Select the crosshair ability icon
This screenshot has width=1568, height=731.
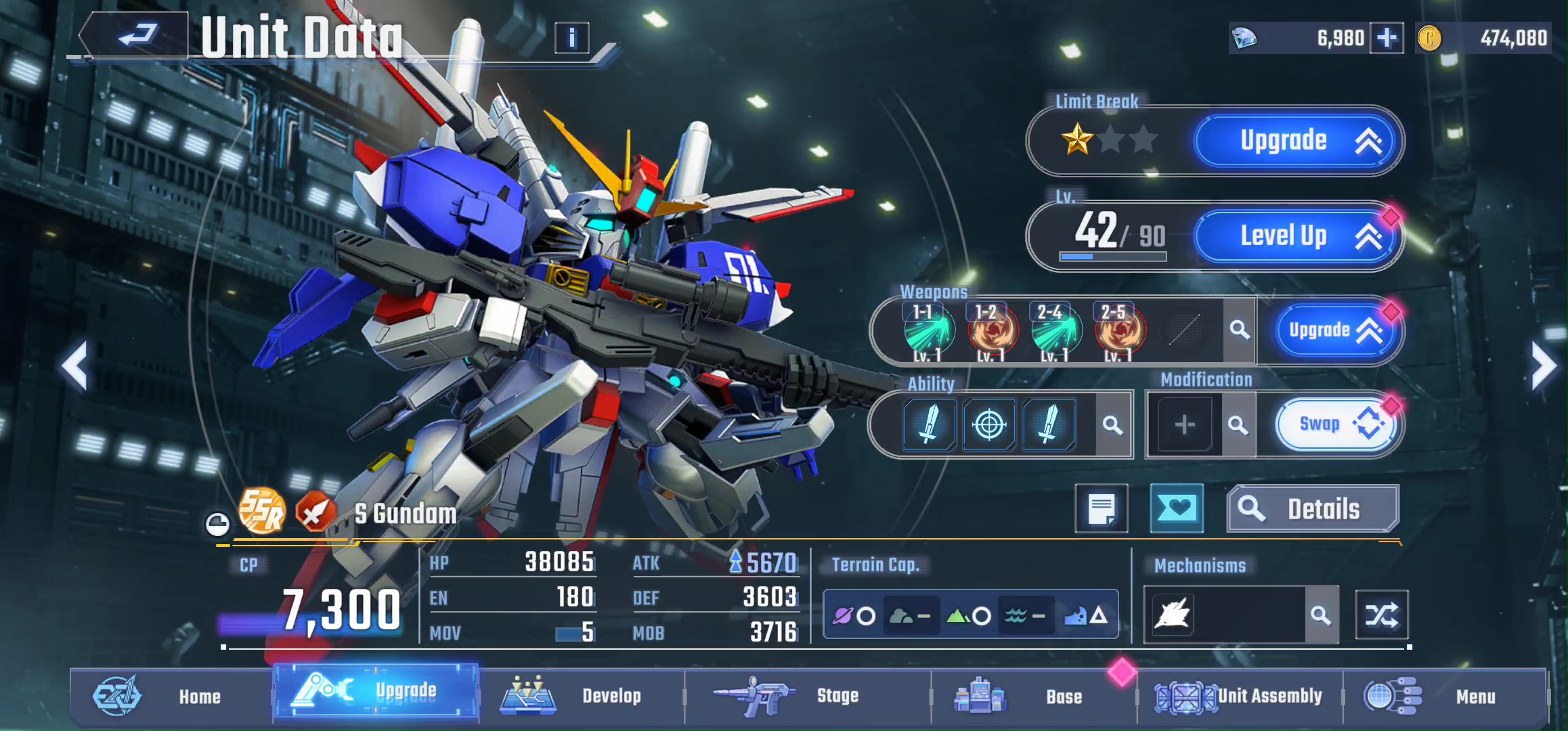989,425
